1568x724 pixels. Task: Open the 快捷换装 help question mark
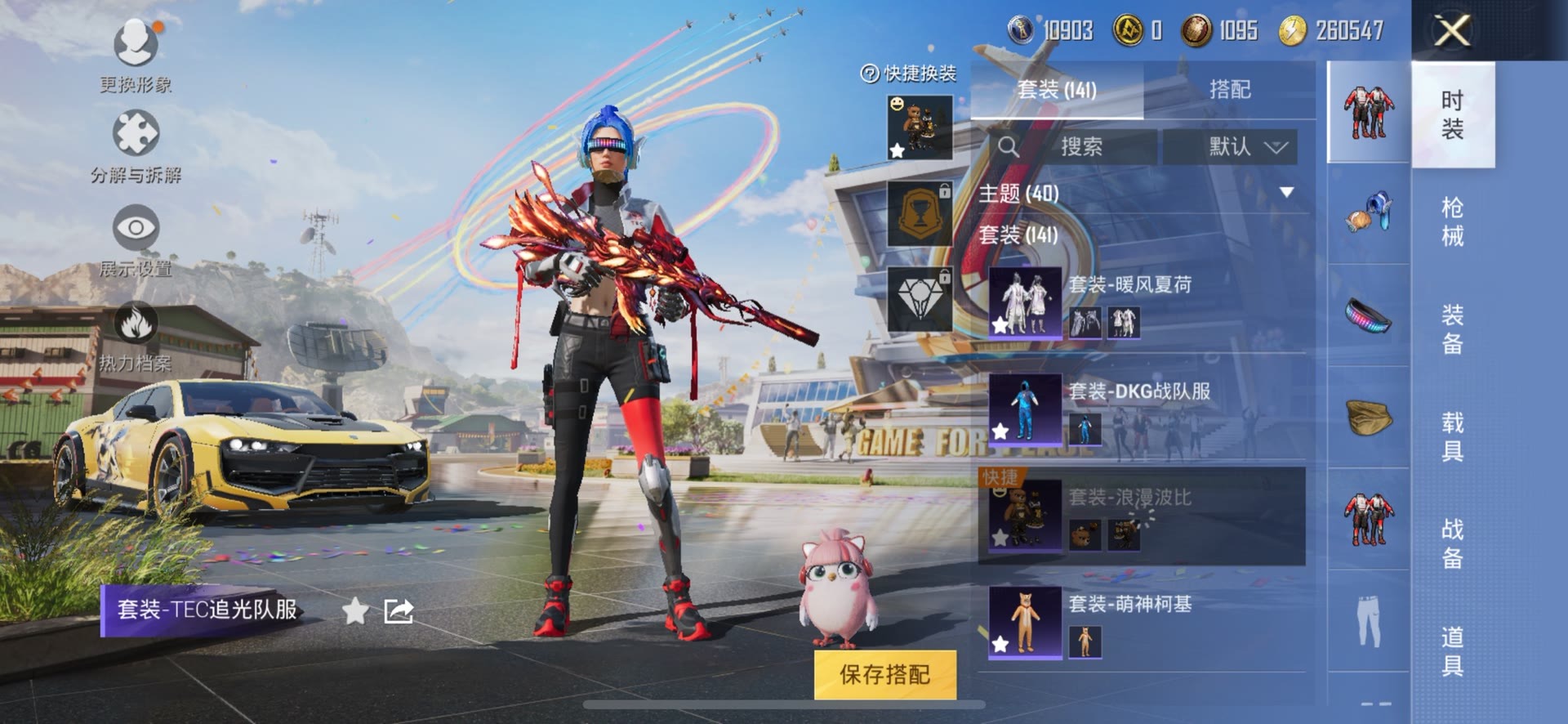pyautogui.click(x=869, y=74)
